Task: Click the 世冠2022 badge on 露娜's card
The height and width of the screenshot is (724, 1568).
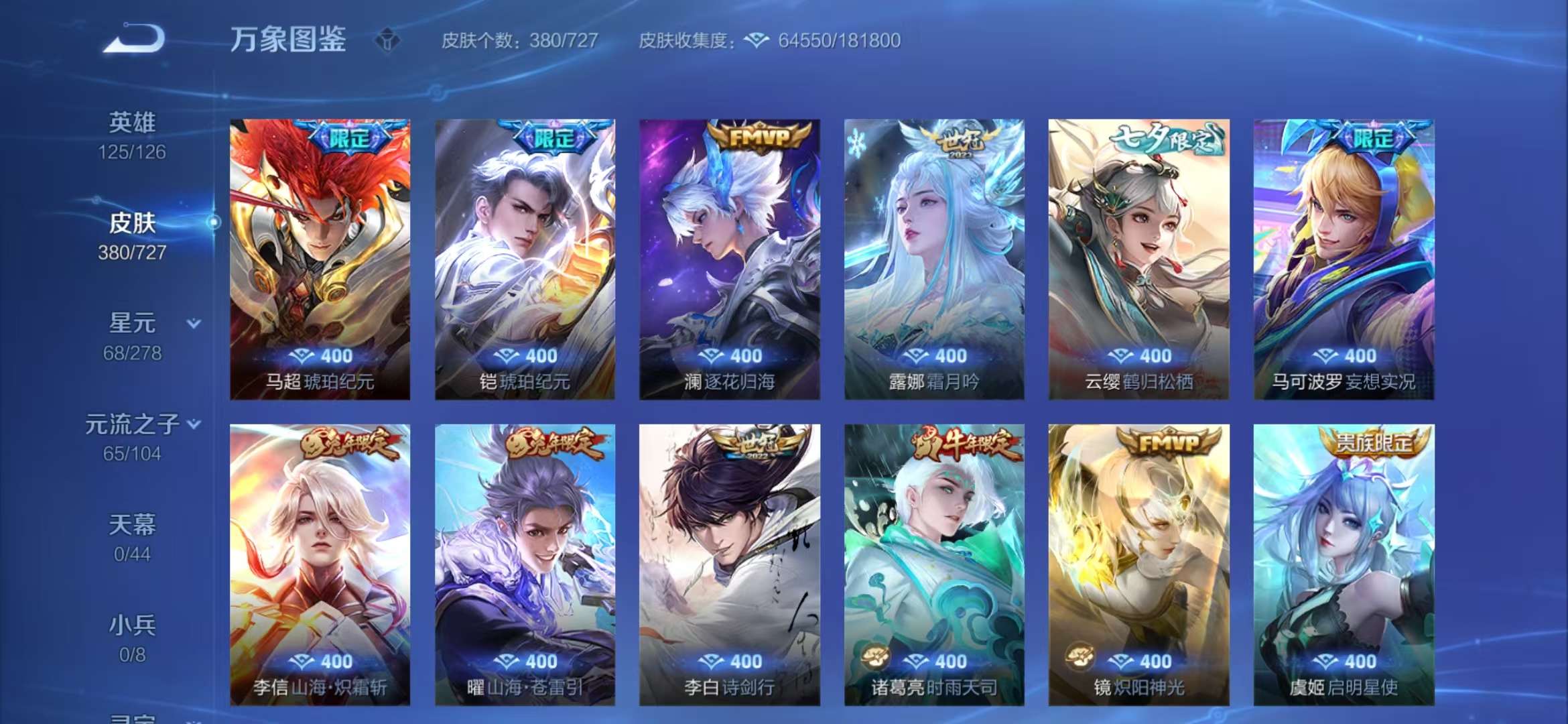Action: pos(960,139)
